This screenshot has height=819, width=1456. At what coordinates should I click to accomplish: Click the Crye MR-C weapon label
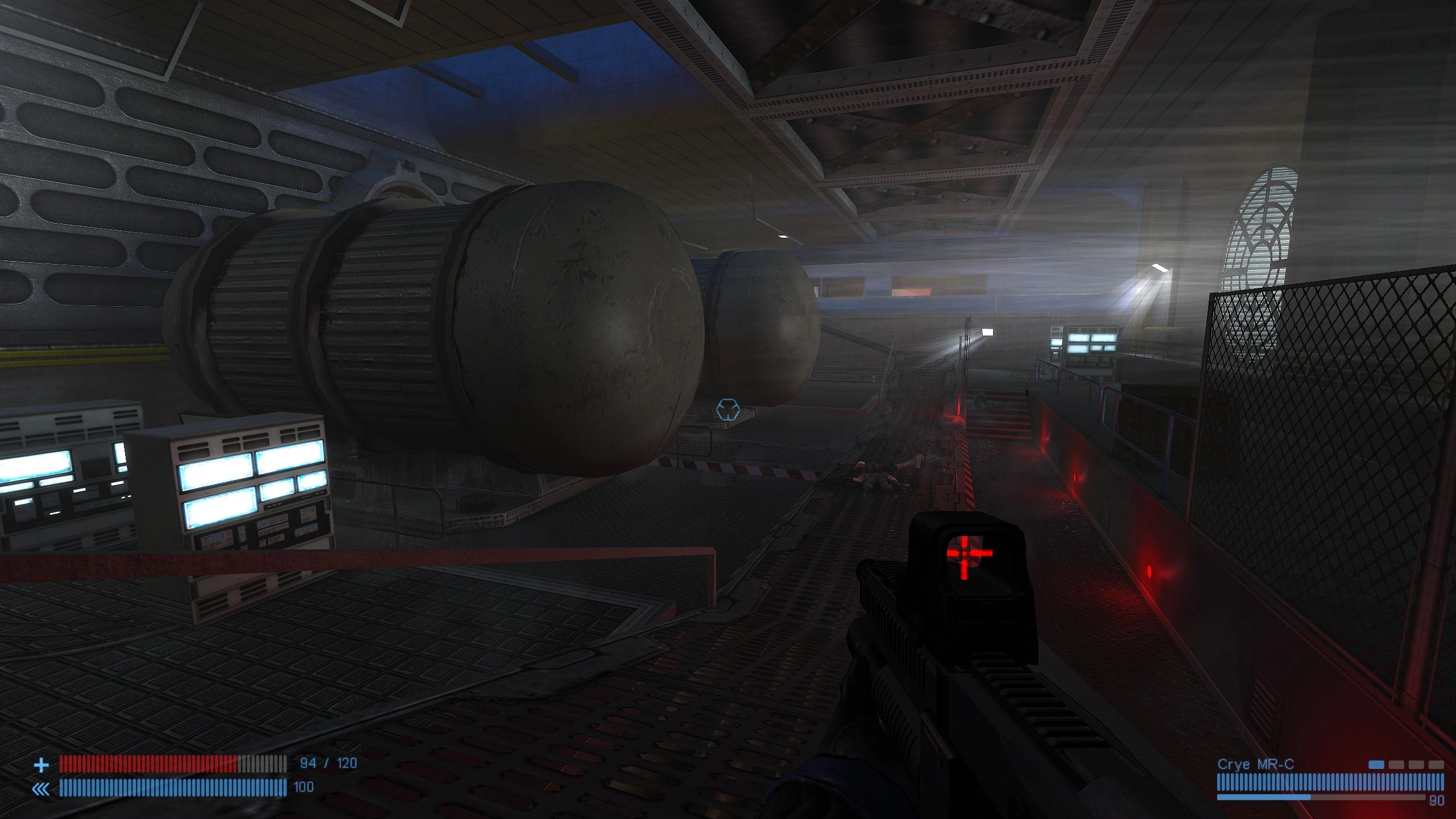[1255, 764]
